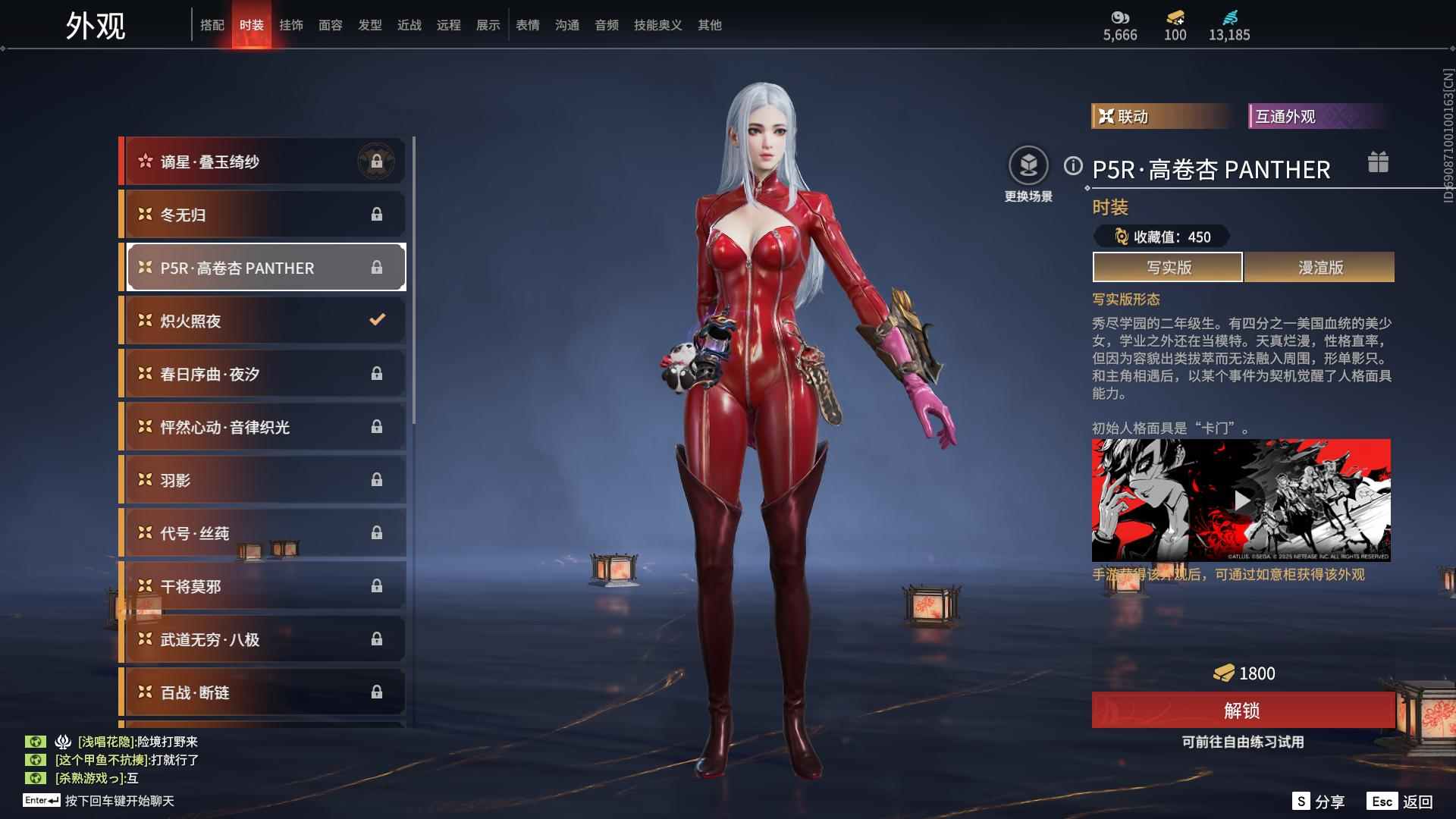The image size is (1456, 819).
Task: Play the Persona collab preview video
Action: [1241, 500]
